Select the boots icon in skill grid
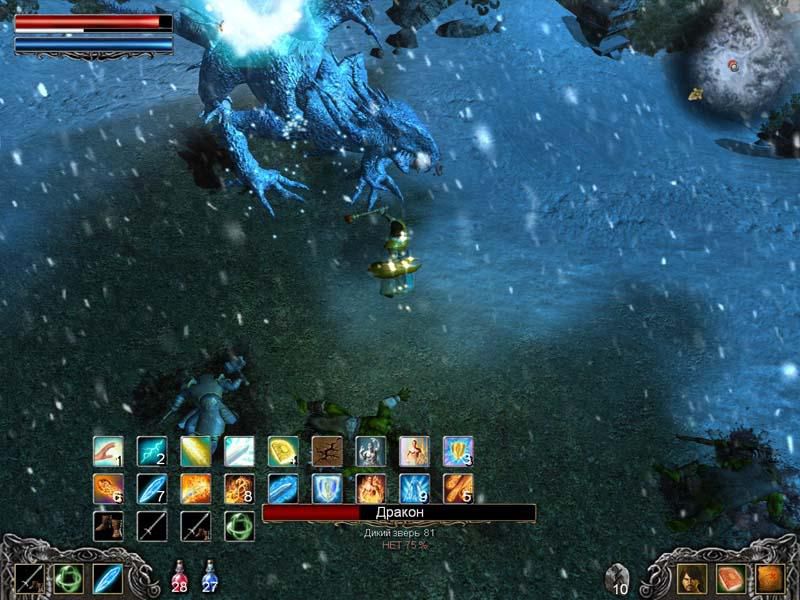The width and height of the screenshot is (800, 600). (108, 525)
